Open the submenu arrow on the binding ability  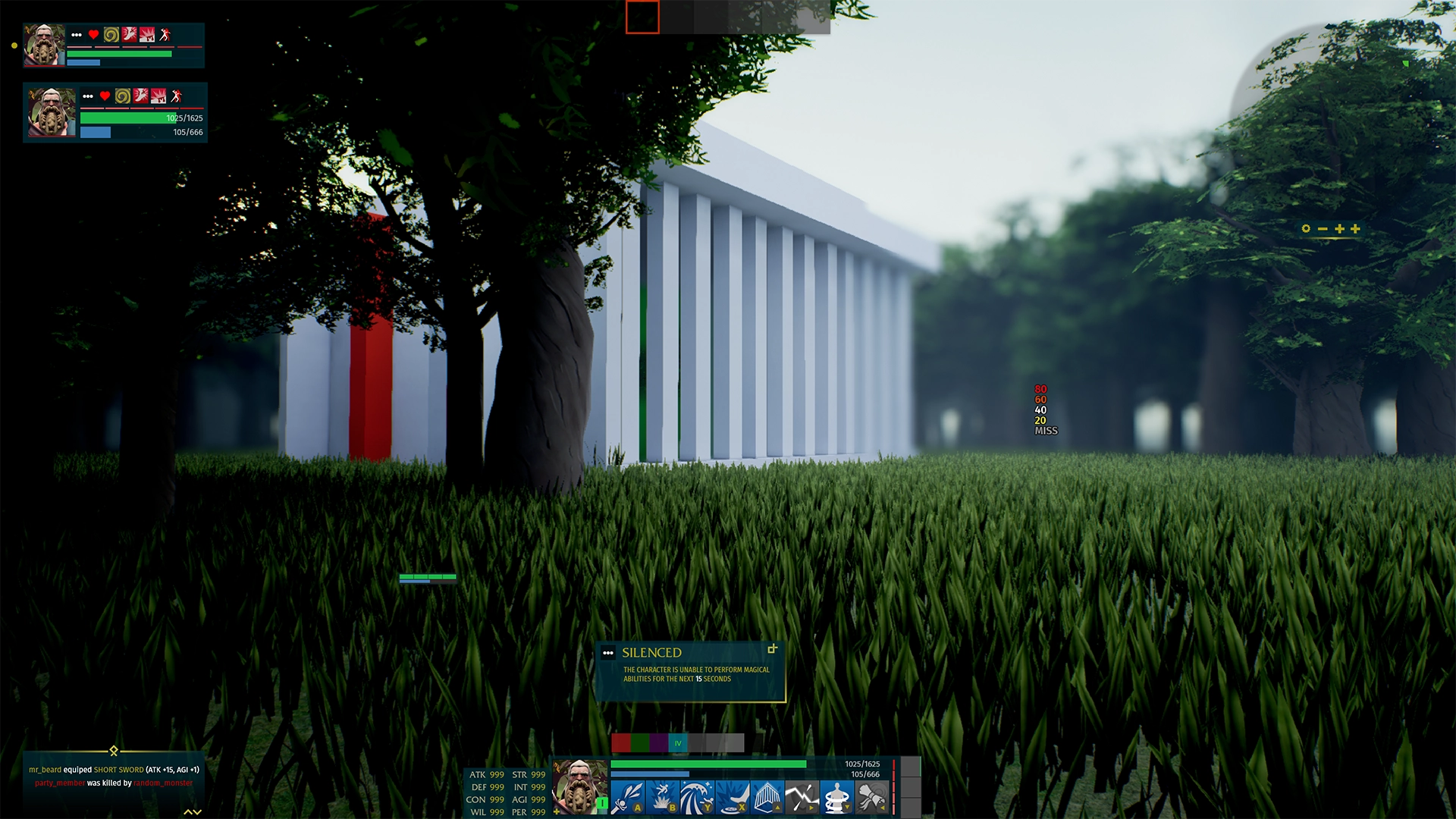(847, 807)
